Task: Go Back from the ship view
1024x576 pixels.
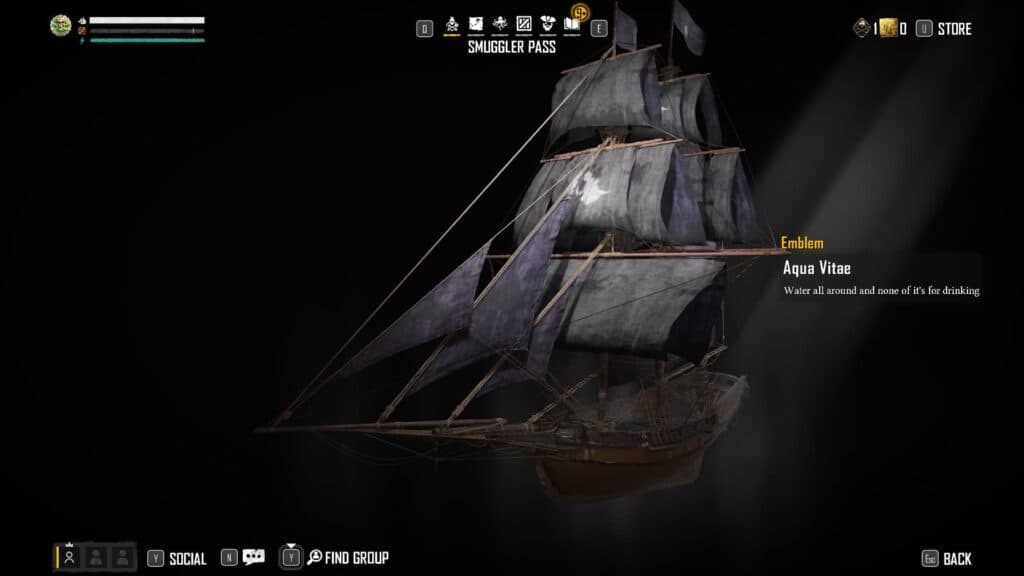Action: [x=956, y=559]
